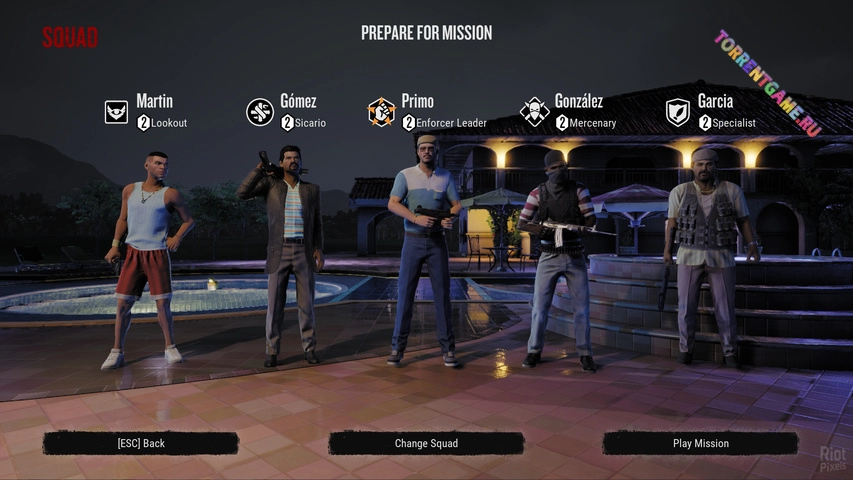Pick González's Mercenary skull icon

(534, 112)
